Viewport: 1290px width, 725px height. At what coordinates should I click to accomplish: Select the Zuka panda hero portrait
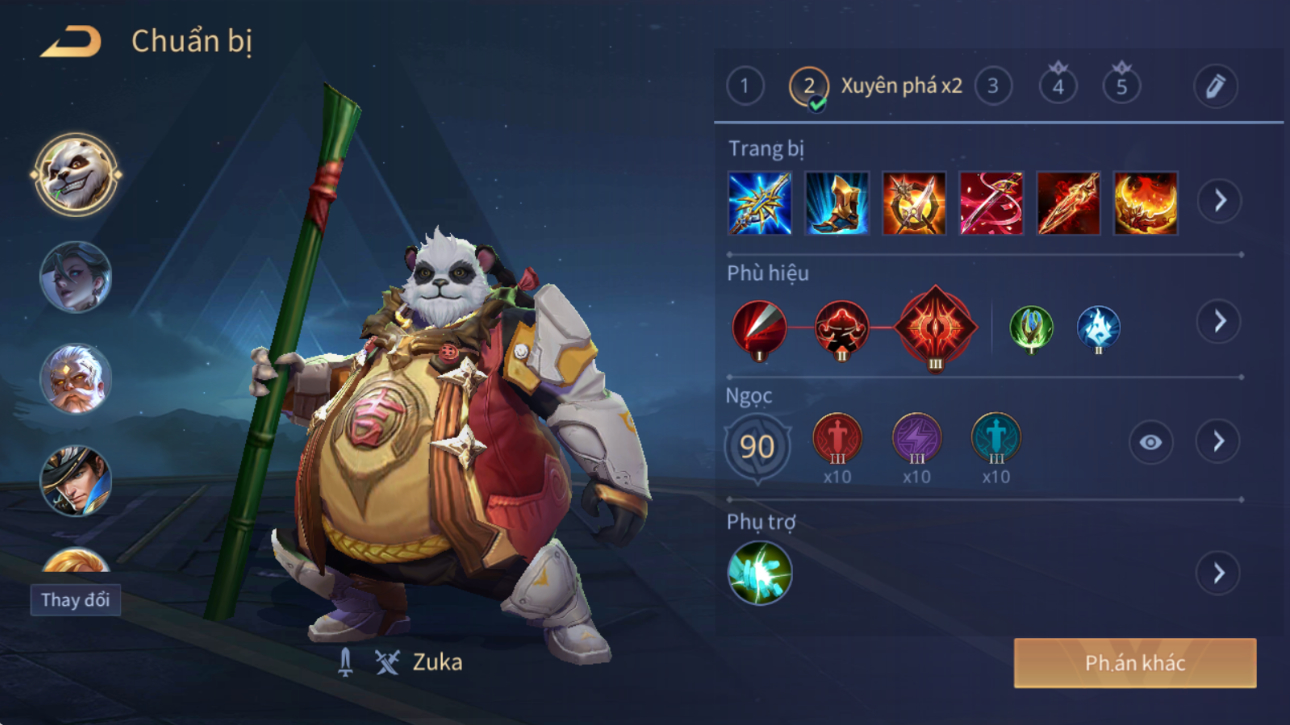tap(76, 175)
